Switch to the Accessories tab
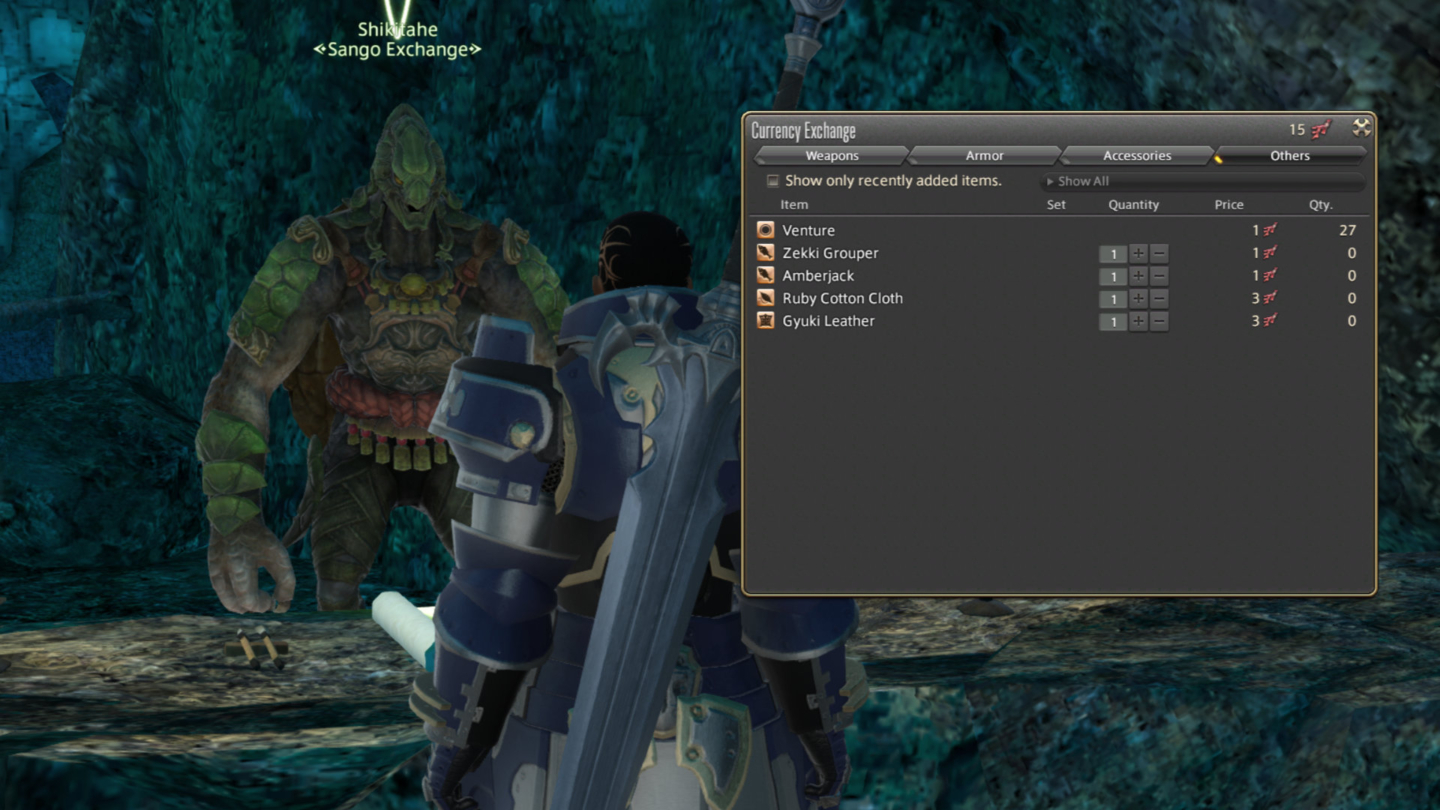 [x=1137, y=155]
